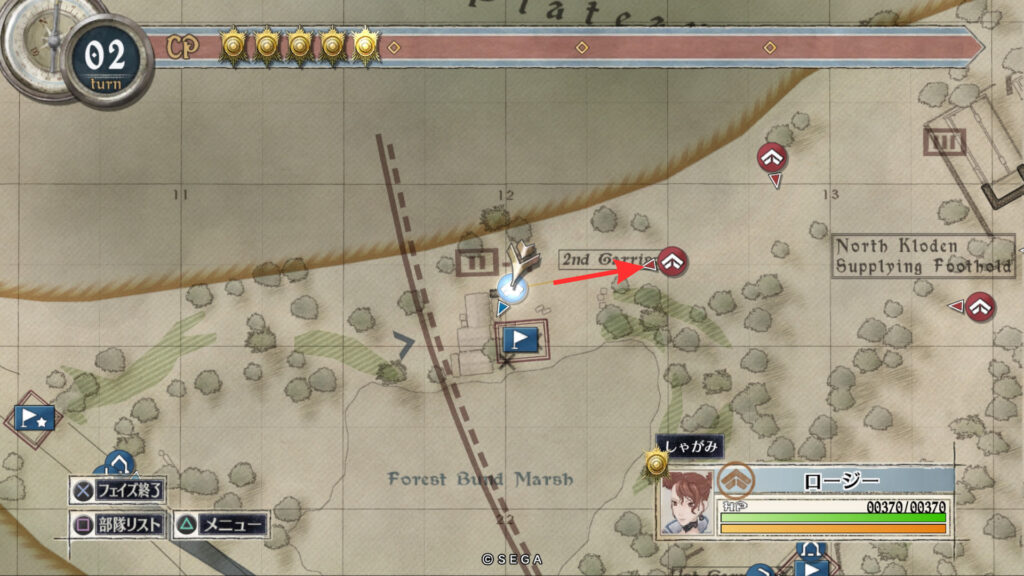Select the enemy unit beside 2nd Garrison label
The height and width of the screenshot is (576, 1024).
[x=674, y=263]
